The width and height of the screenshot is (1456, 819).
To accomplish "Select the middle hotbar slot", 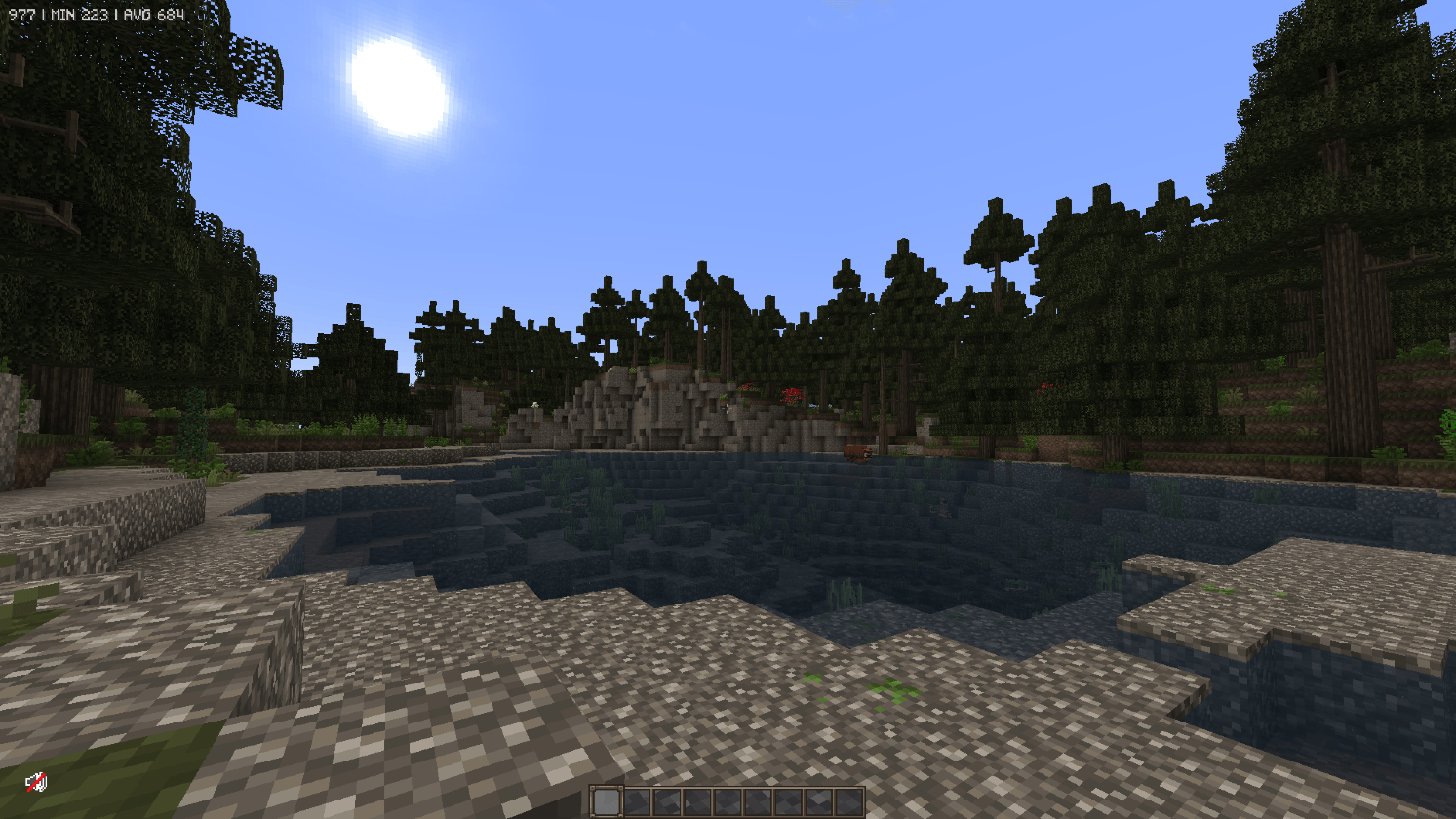I will (x=728, y=801).
